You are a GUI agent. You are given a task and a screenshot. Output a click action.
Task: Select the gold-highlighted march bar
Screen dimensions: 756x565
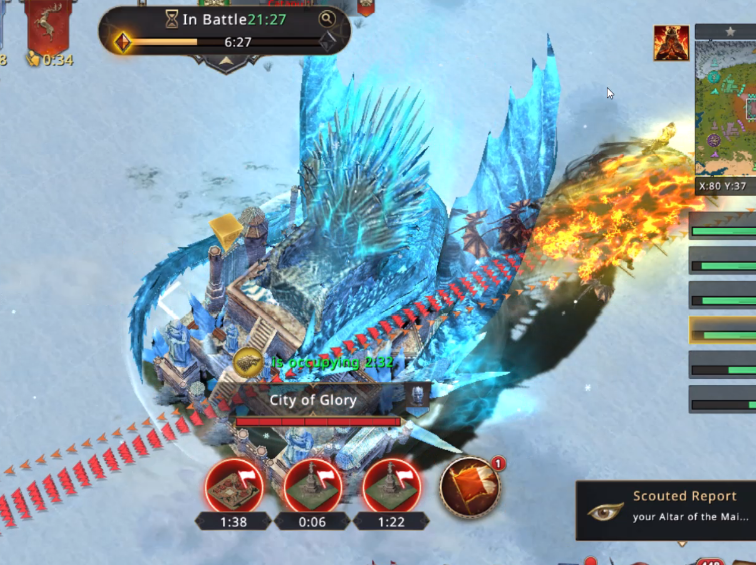pos(723,329)
